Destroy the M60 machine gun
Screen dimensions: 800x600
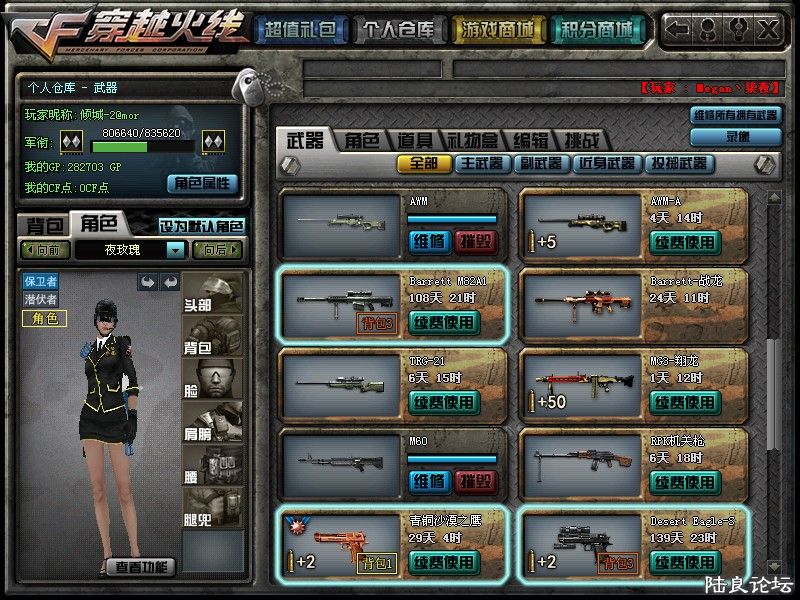pyautogui.click(x=475, y=481)
